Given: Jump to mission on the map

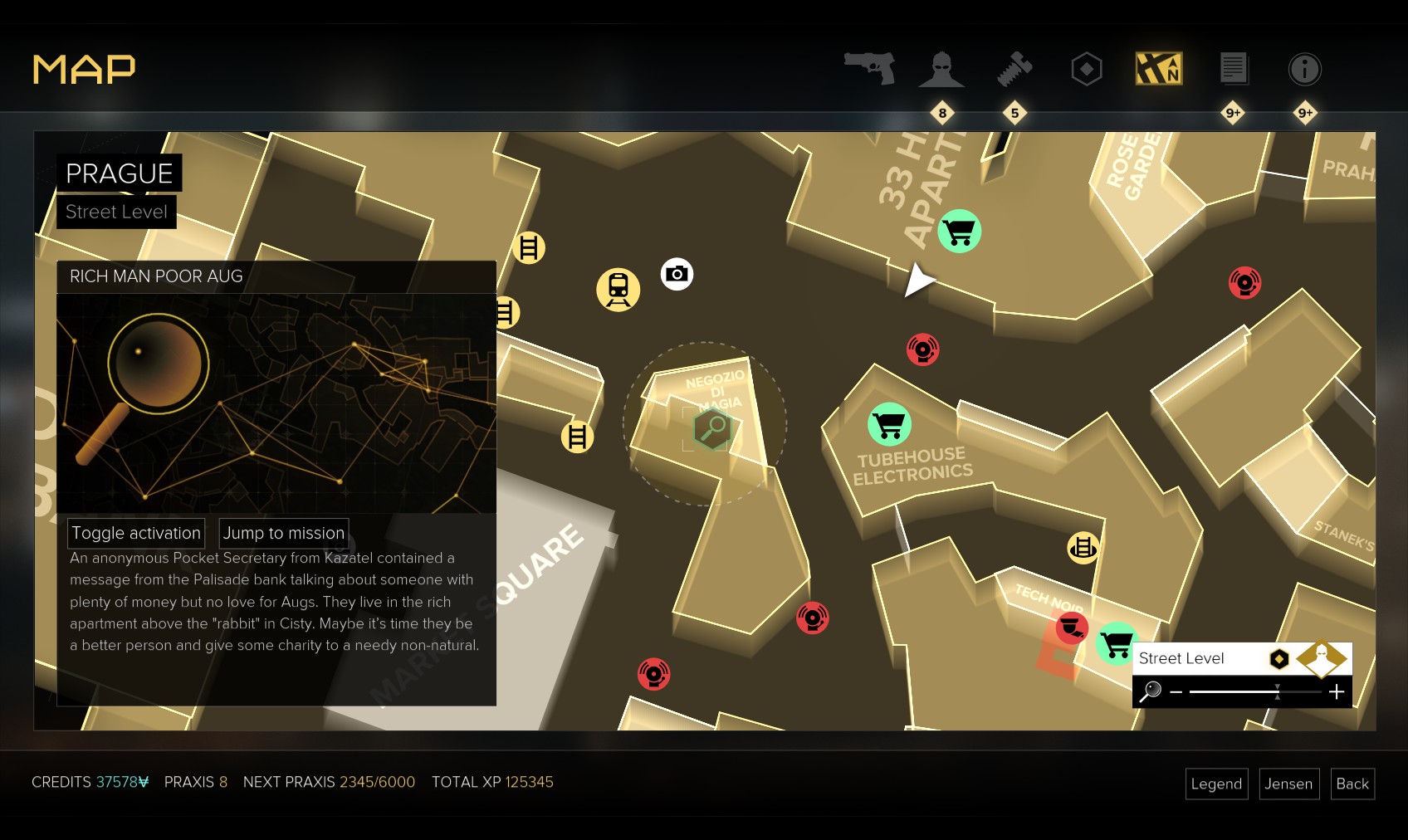Looking at the screenshot, I should pos(283,533).
